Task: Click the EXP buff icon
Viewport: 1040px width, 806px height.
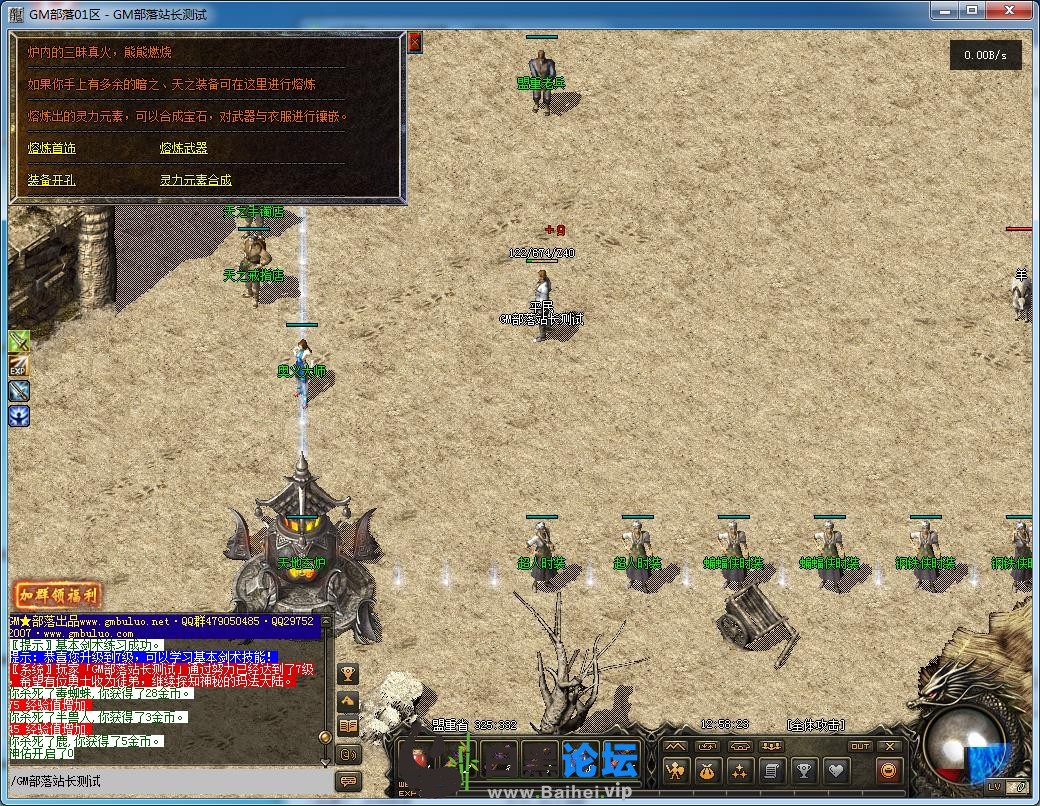Action: click(19, 366)
